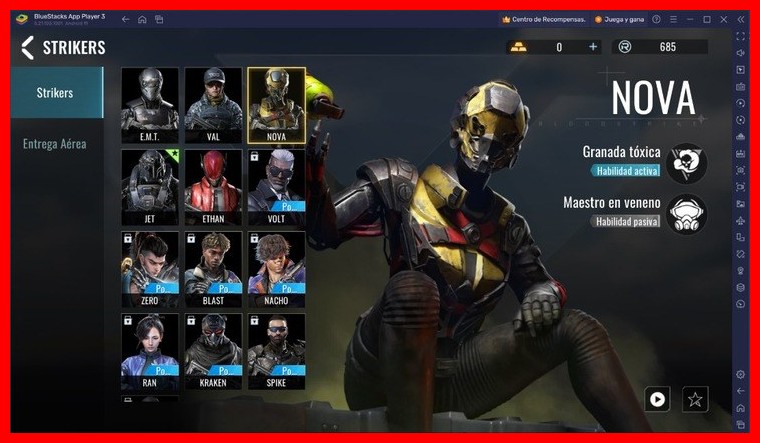760x443 pixels.
Task: Switch to the Entrega Aérea tab
Action: click(55, 144)
